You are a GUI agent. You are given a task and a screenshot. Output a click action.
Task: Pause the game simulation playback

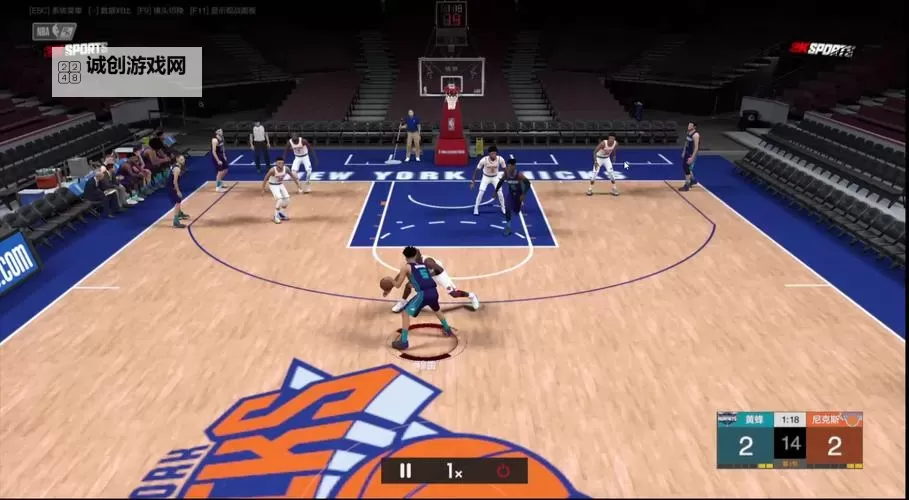(406, 470)
